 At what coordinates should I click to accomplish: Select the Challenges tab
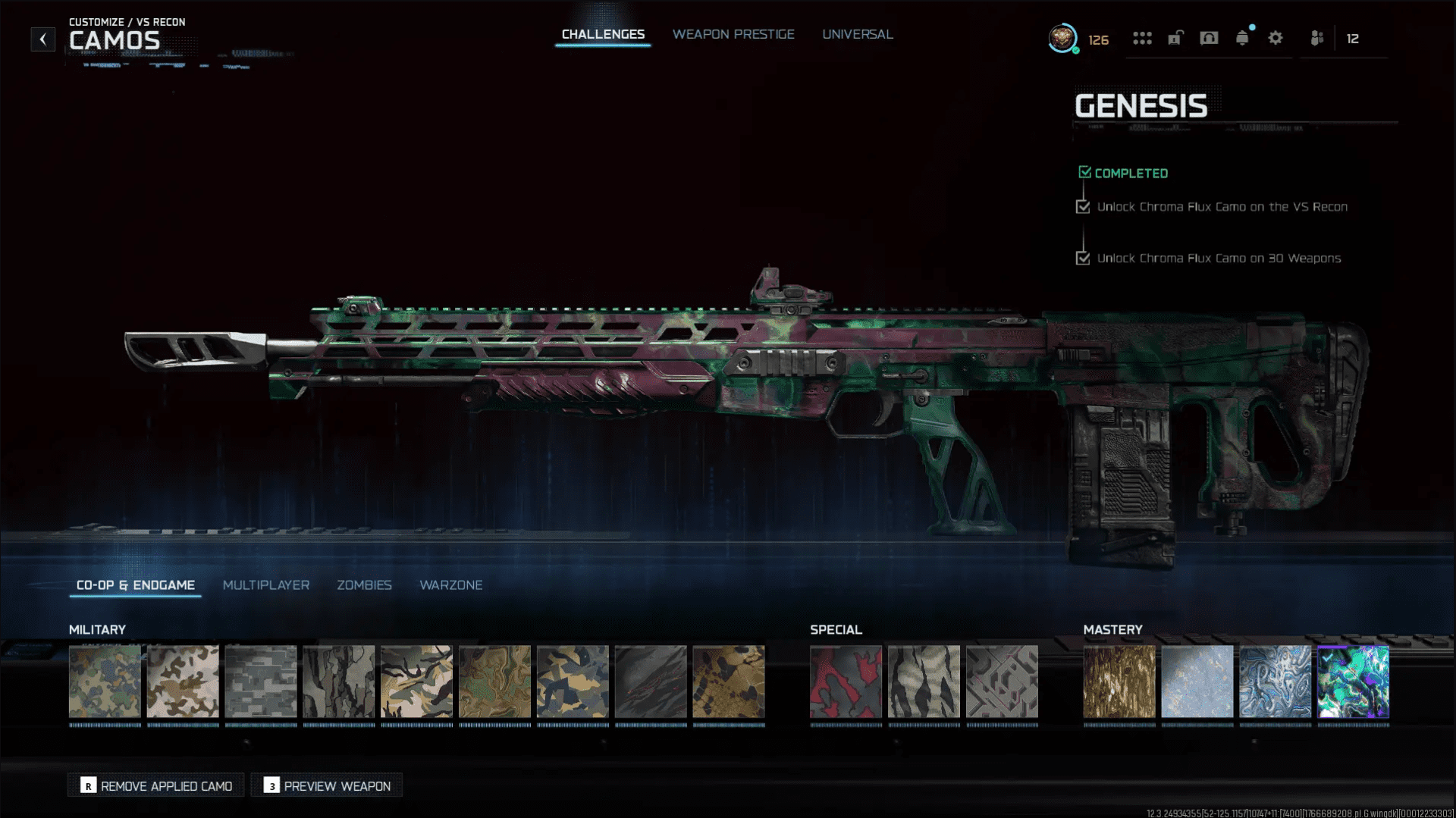pos(603,34)
